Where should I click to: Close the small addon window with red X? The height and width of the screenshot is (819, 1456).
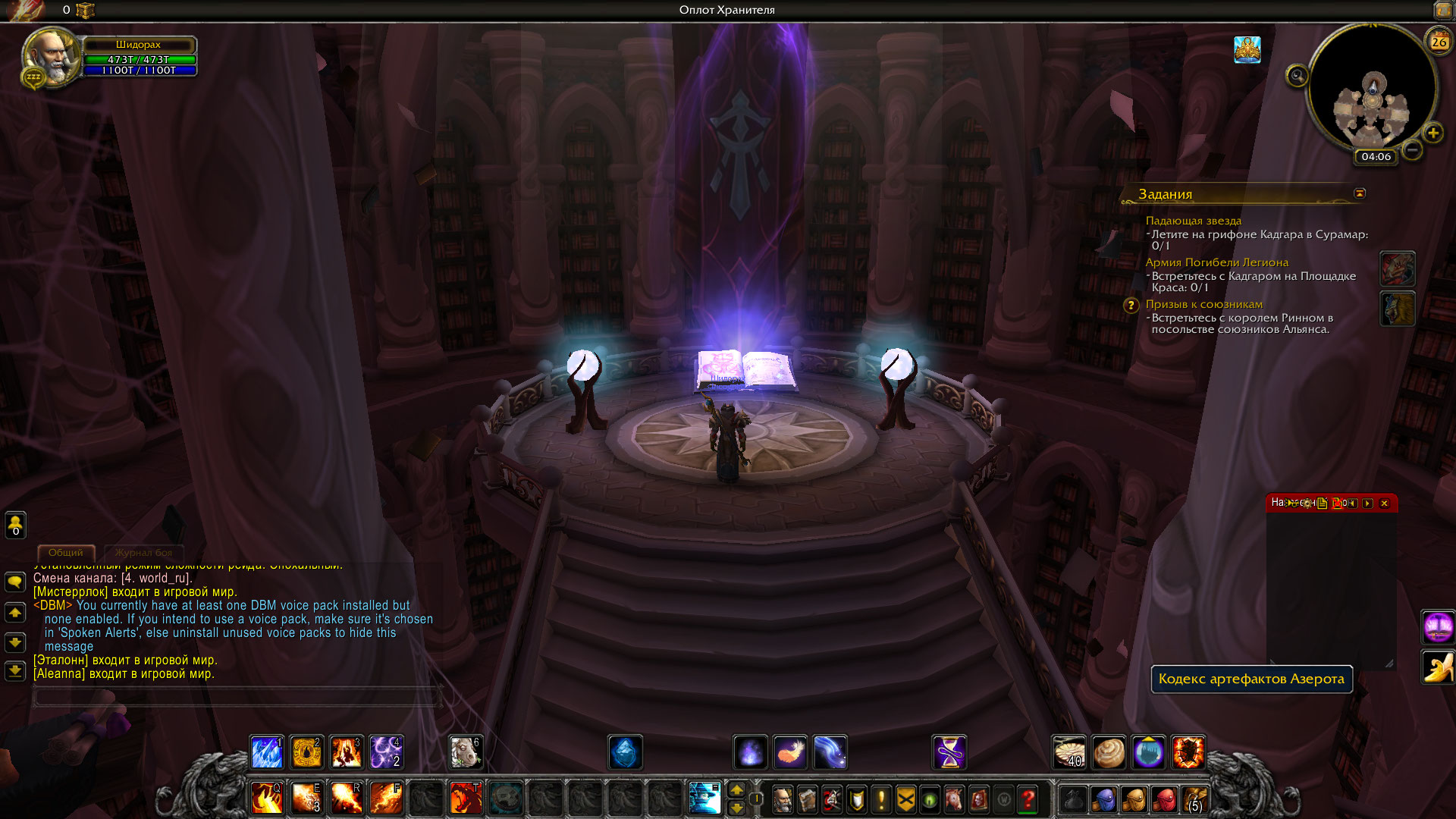coord(1384,503)
